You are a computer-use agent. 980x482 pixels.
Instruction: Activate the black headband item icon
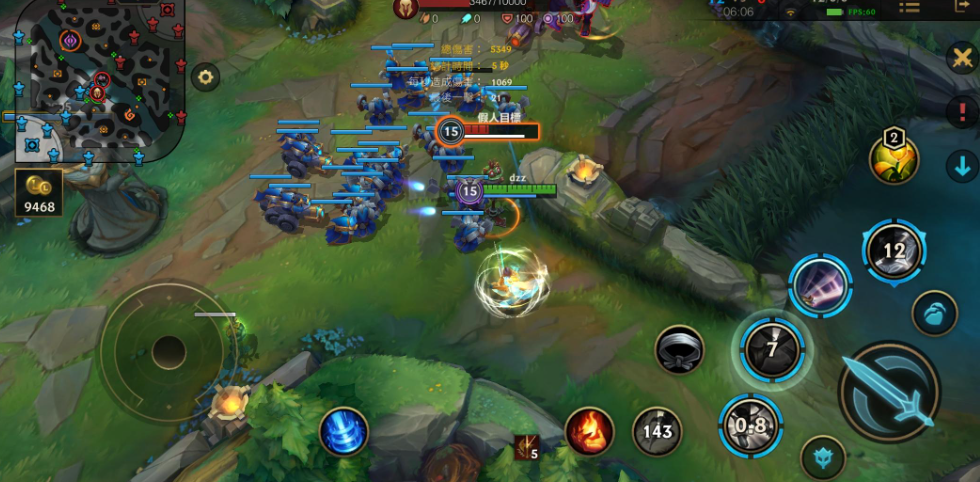click(x=680, y=350)
